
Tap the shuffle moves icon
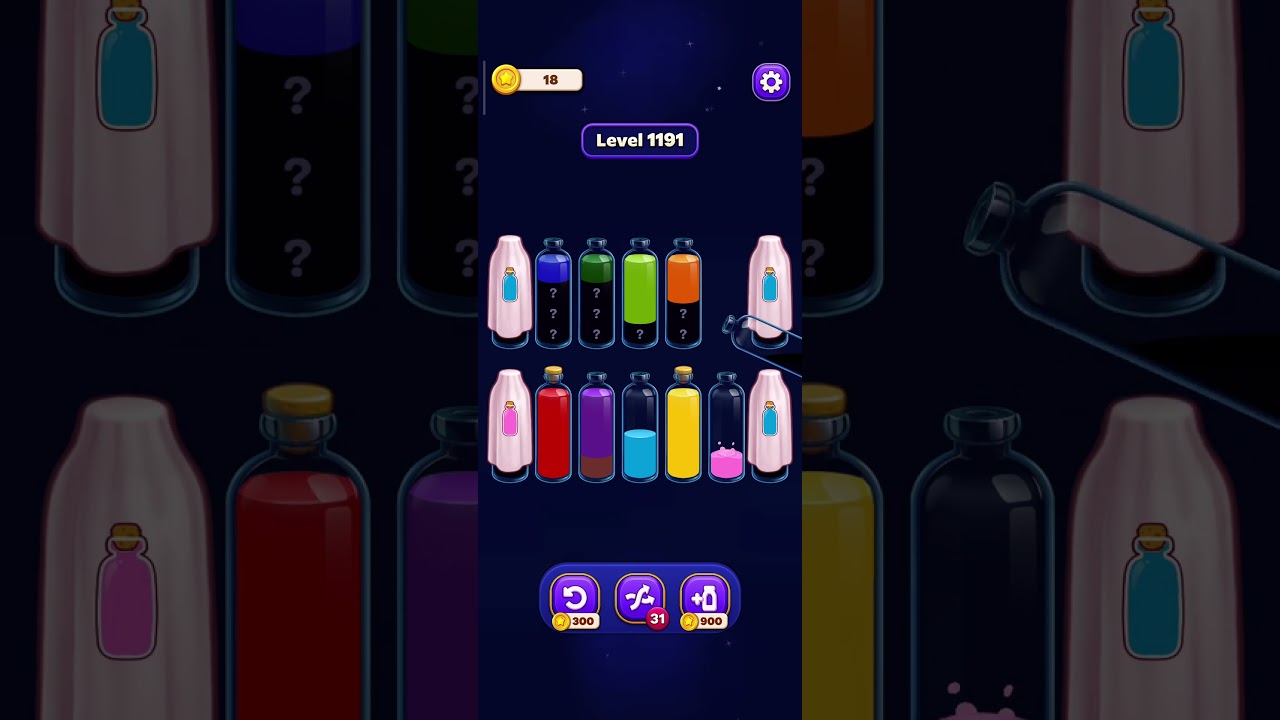coord(639,598)
